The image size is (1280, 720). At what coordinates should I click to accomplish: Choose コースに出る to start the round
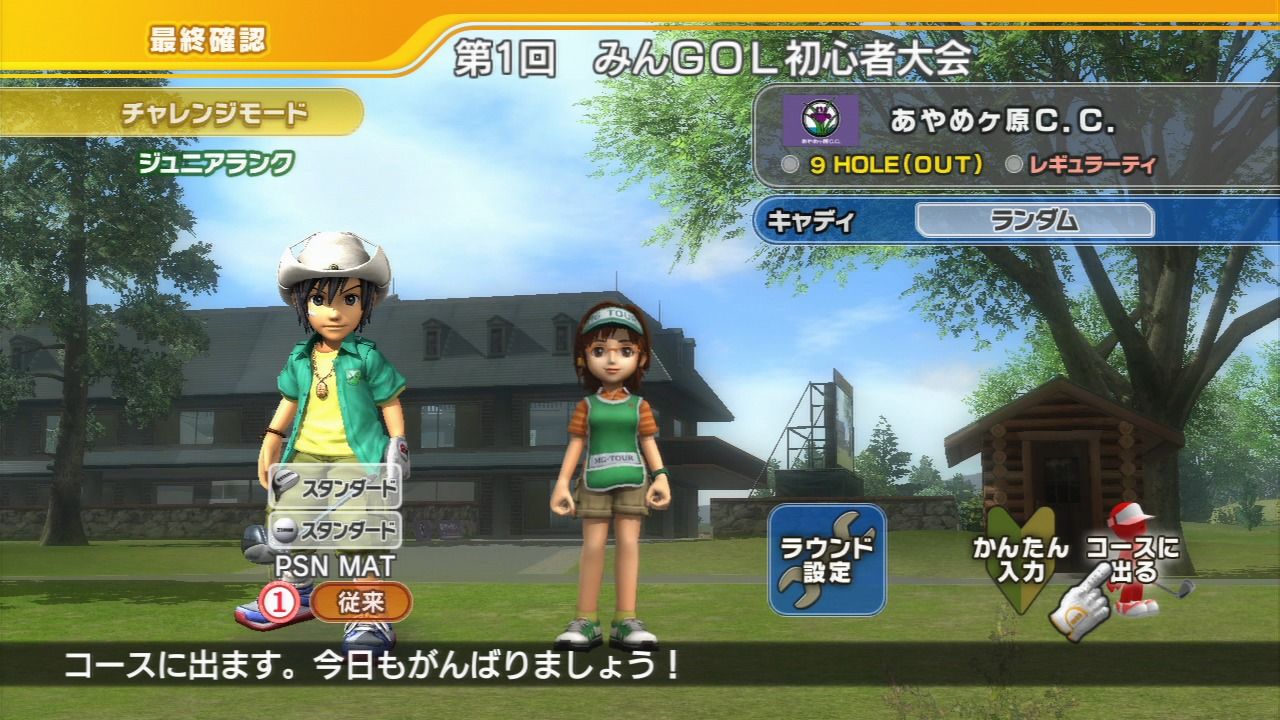[x=1132, y=562]
